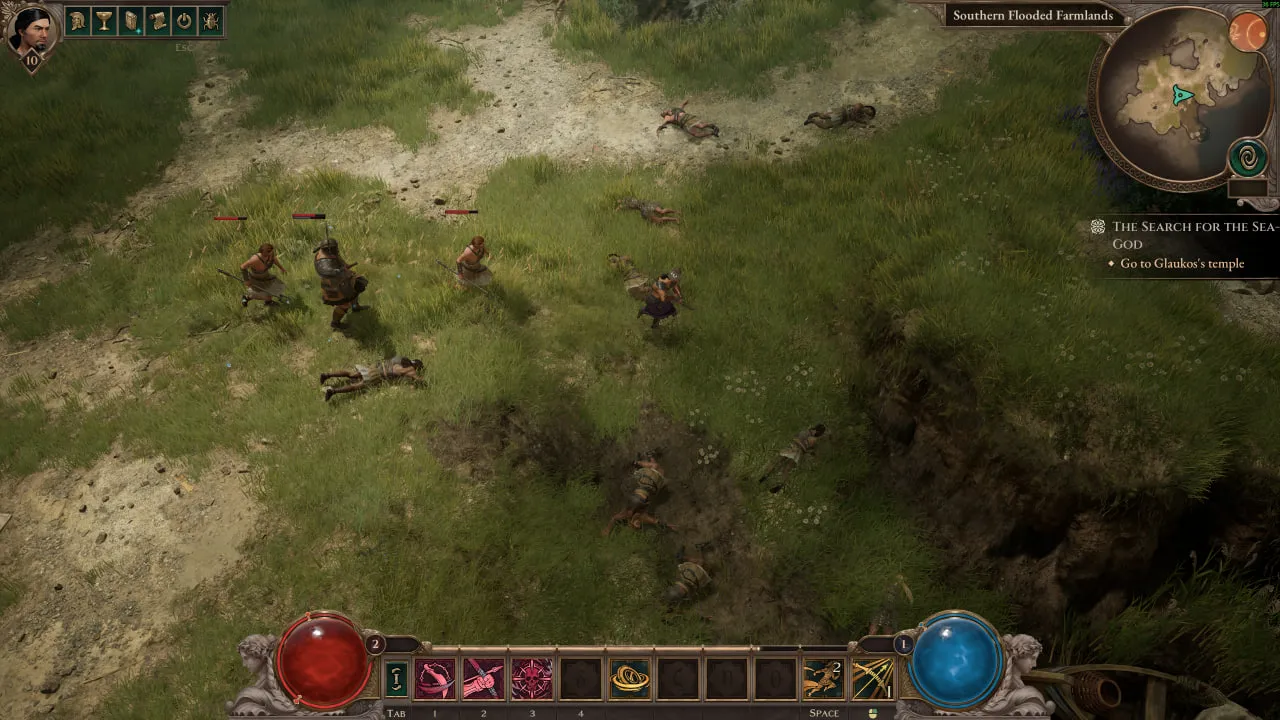Click the orange sun orb by minimap

[1247, 33]
